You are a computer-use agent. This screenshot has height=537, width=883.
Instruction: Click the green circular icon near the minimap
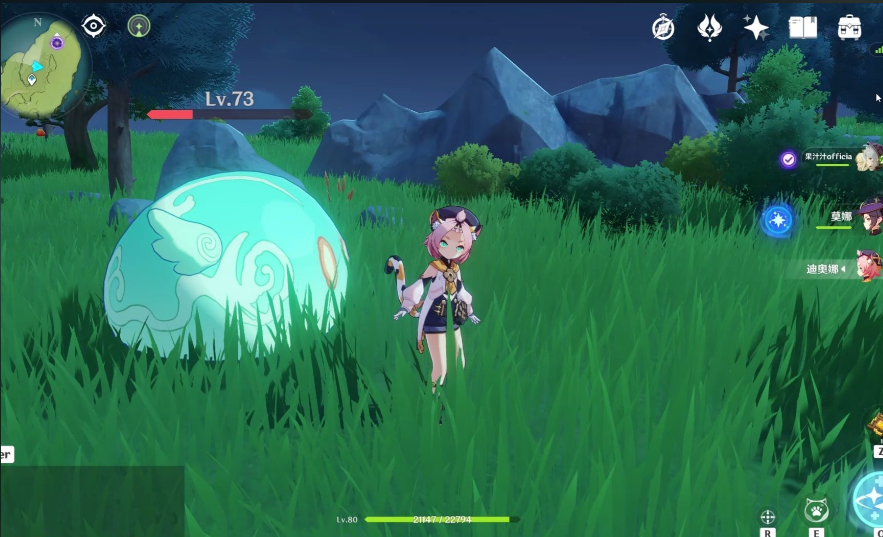click(139, 26)
